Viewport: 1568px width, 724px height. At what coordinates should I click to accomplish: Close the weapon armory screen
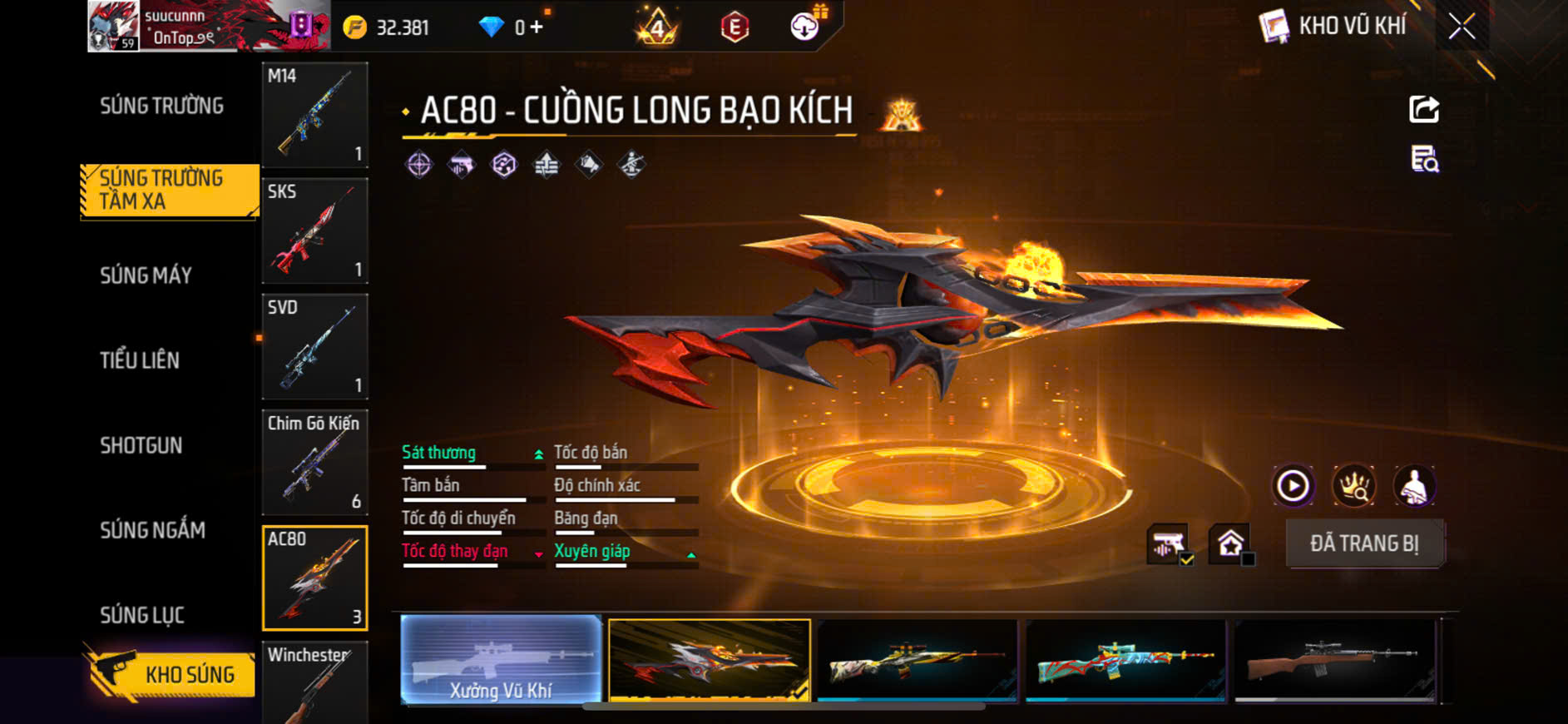(1462, 27)
